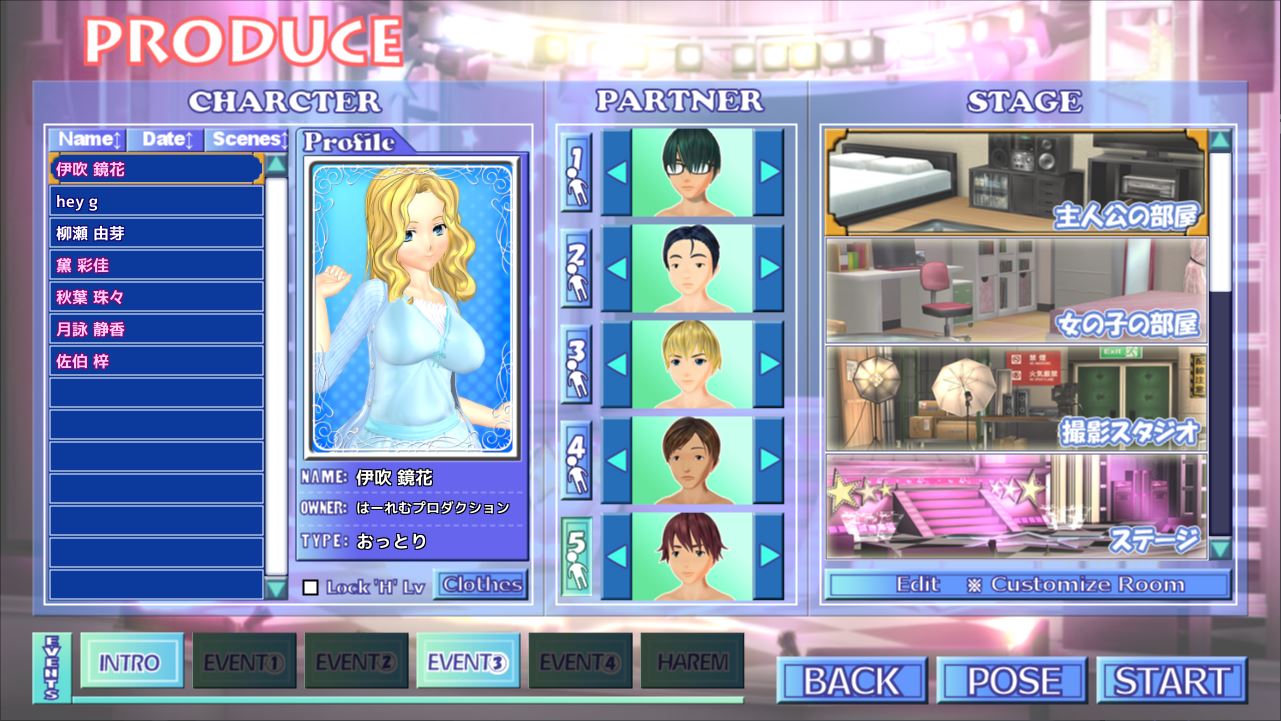Toggle partner slot 5 silhouette button
This screenshot has width=1281, height=721.
(x=576, y=556)
